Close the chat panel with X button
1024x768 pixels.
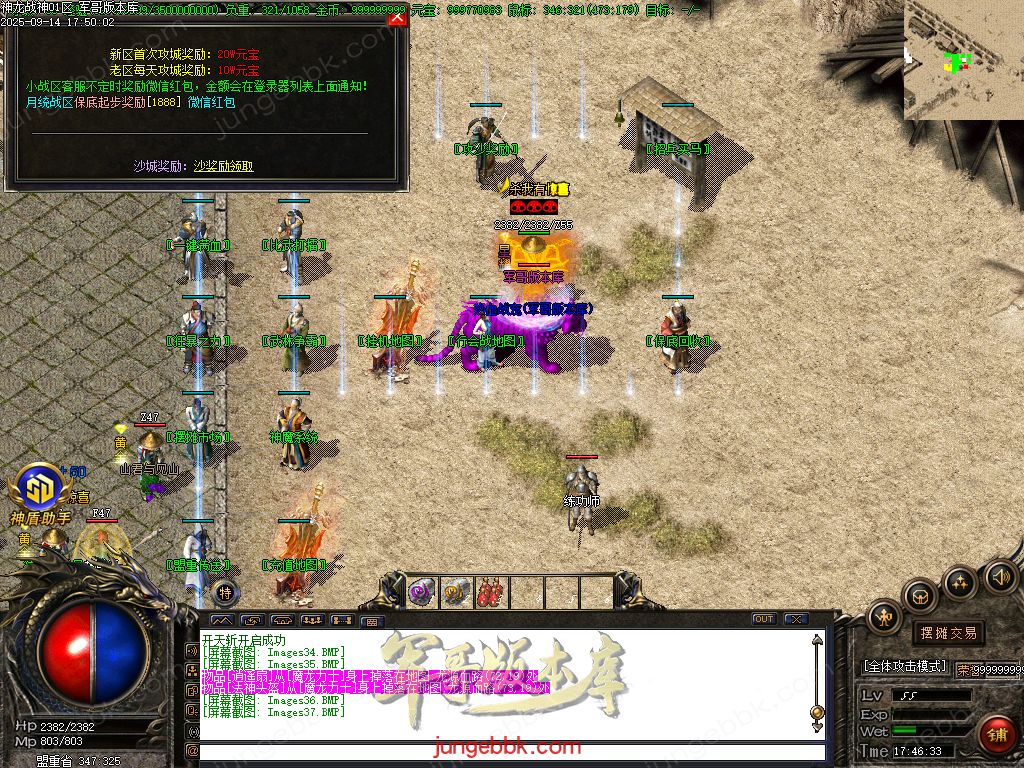[x=796, y=619]
